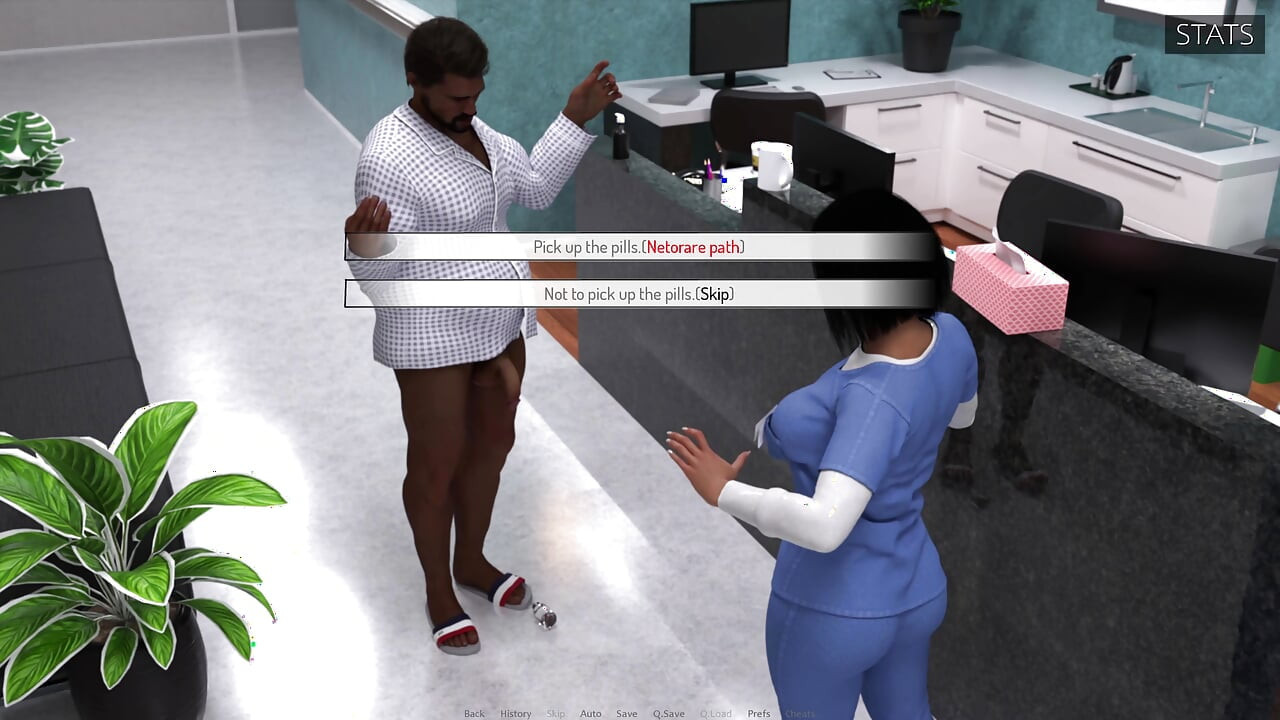
Task: Open the Cheats menu
Action: click(800, 713)
